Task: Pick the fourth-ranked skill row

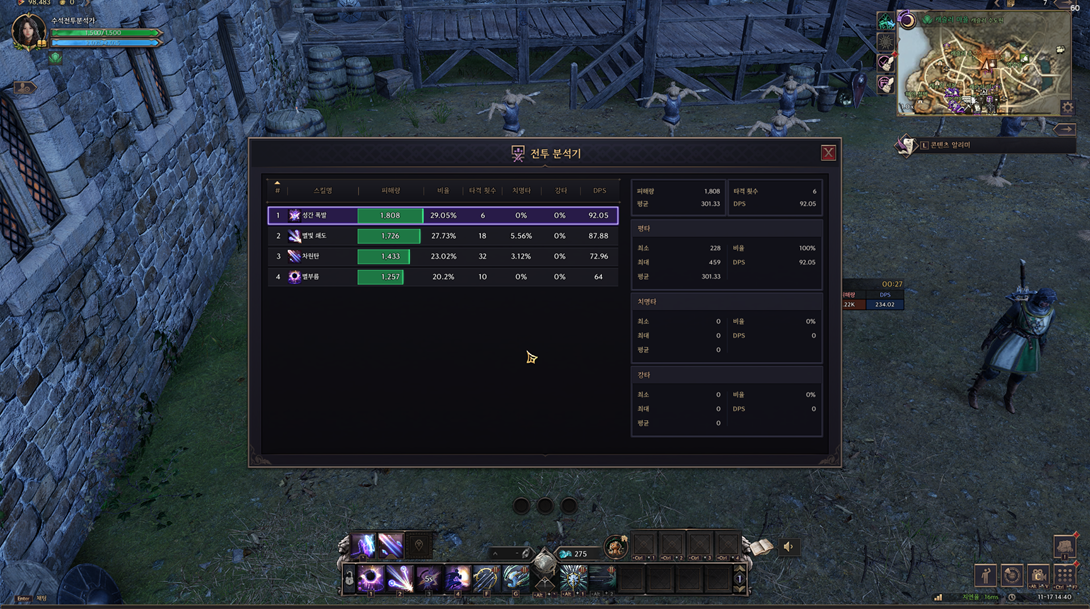Action: pos(442,277)
